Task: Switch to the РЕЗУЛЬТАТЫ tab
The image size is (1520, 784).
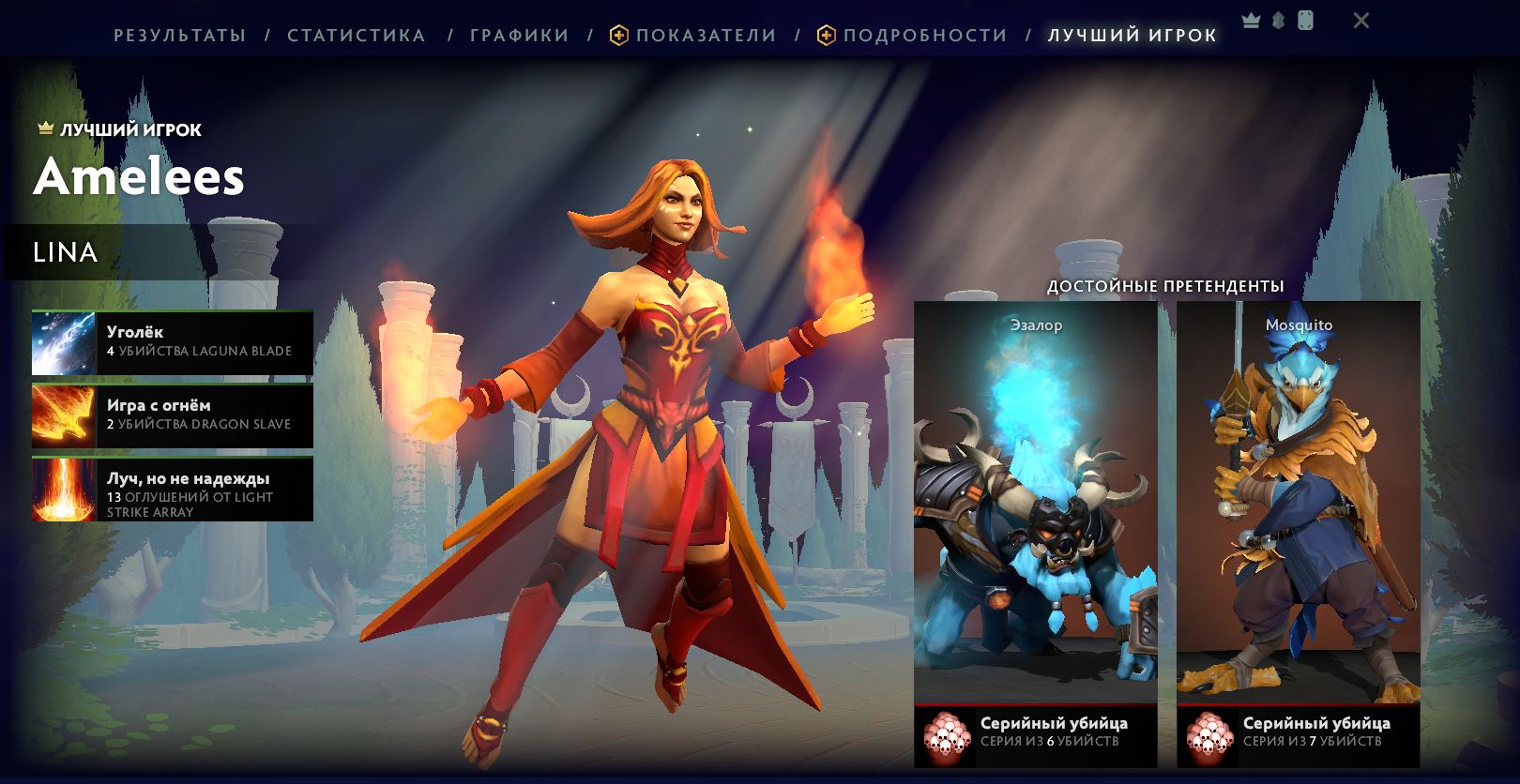Action: click(179, 36)
